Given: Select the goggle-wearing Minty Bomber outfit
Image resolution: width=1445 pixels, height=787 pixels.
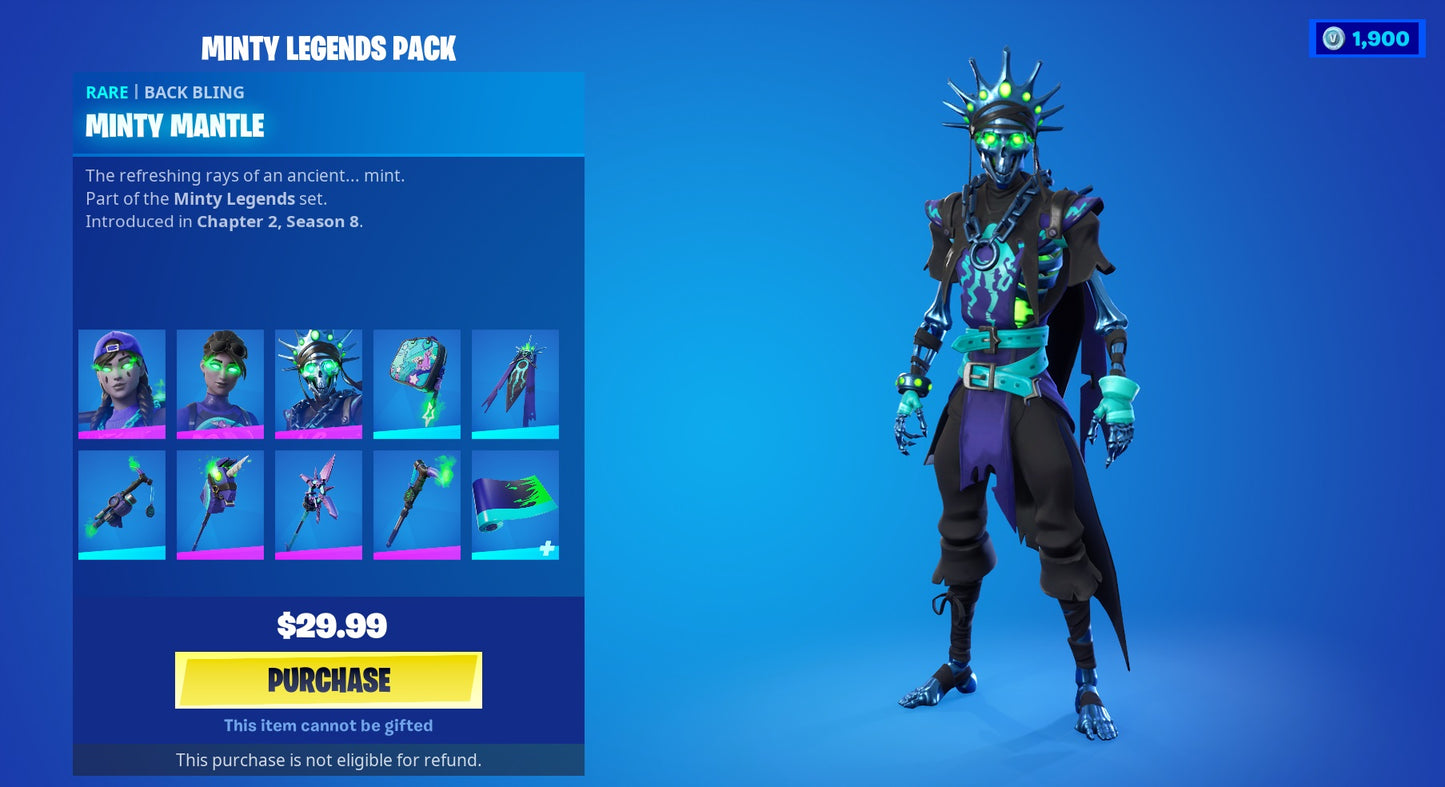Looking at the screenshot, I should pyautogui.click(x=220, y=383).
